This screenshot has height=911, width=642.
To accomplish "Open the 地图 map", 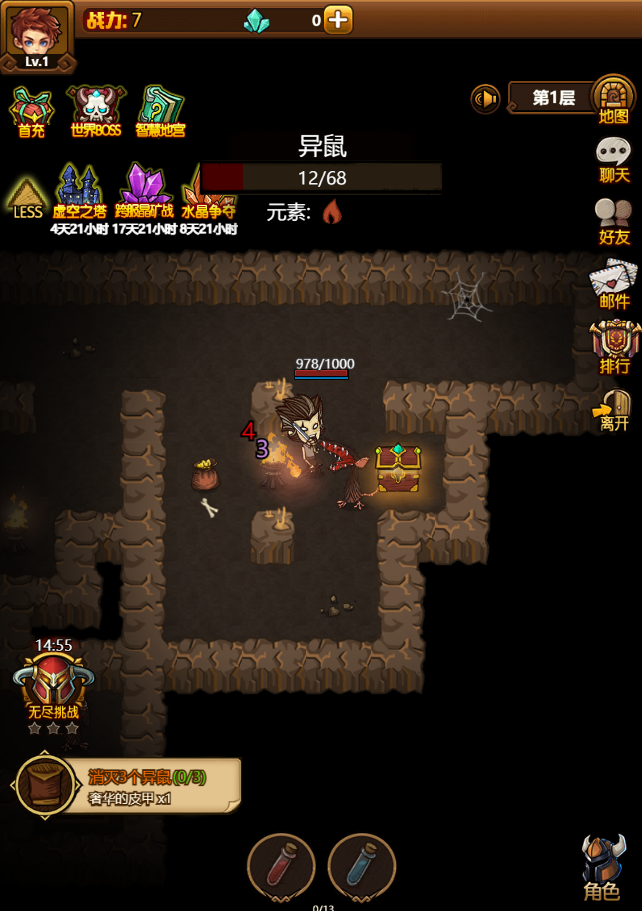I will [613, 99].
